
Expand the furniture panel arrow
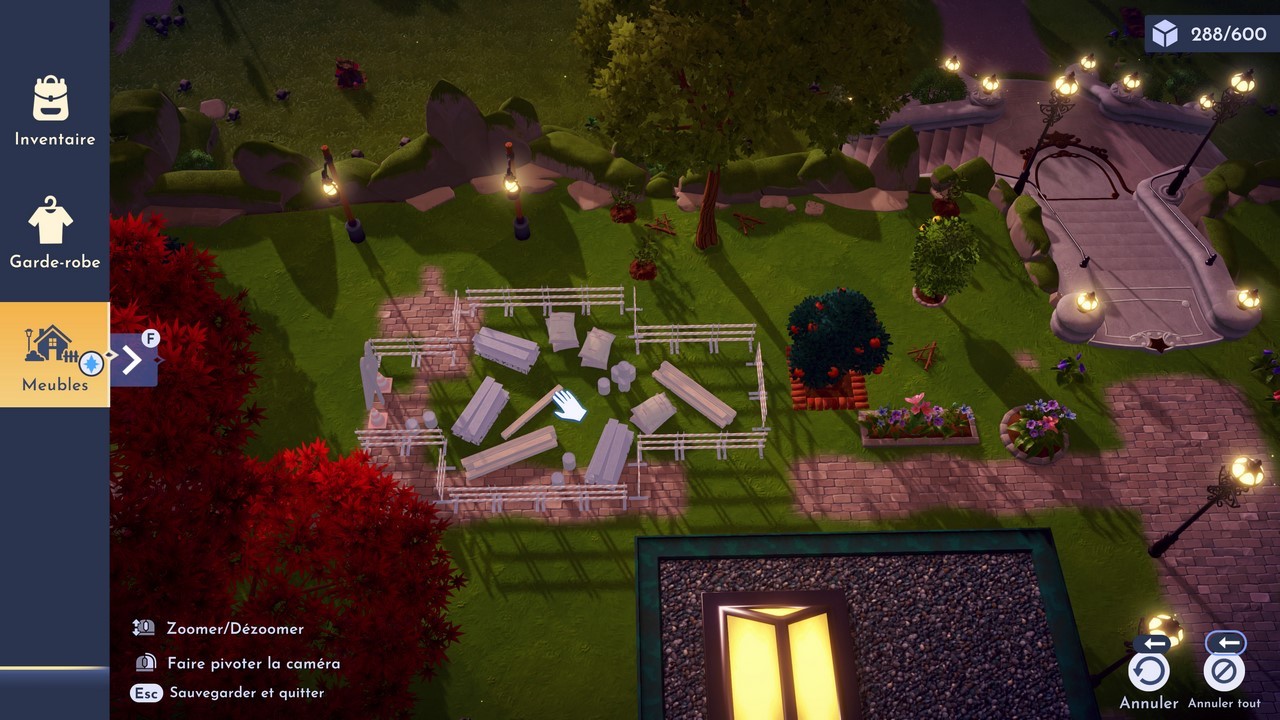pyautogui.click(x=133, y=360)
